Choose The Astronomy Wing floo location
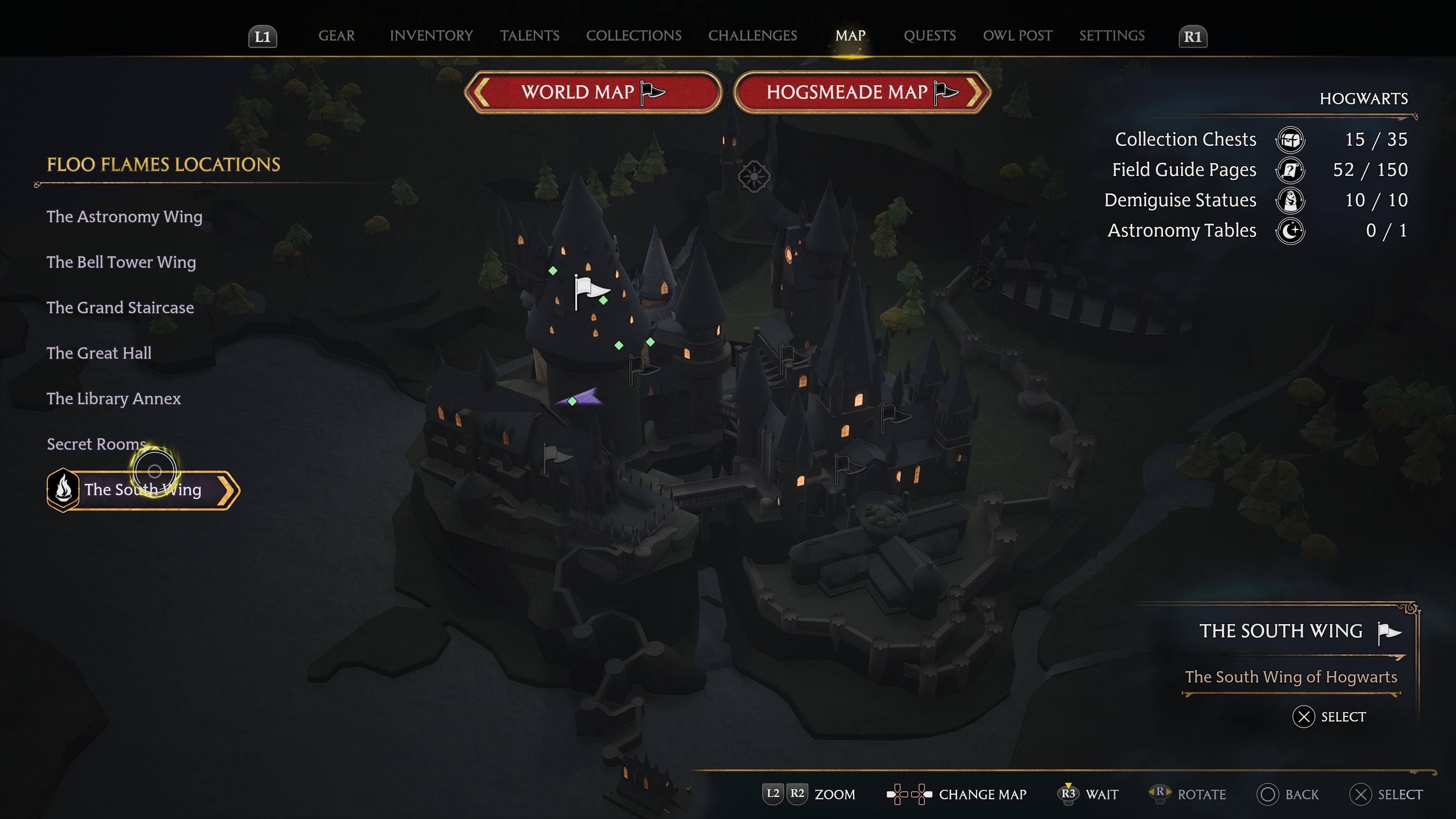The width and height of the screenshot is (1456, 819). (124, 217)
